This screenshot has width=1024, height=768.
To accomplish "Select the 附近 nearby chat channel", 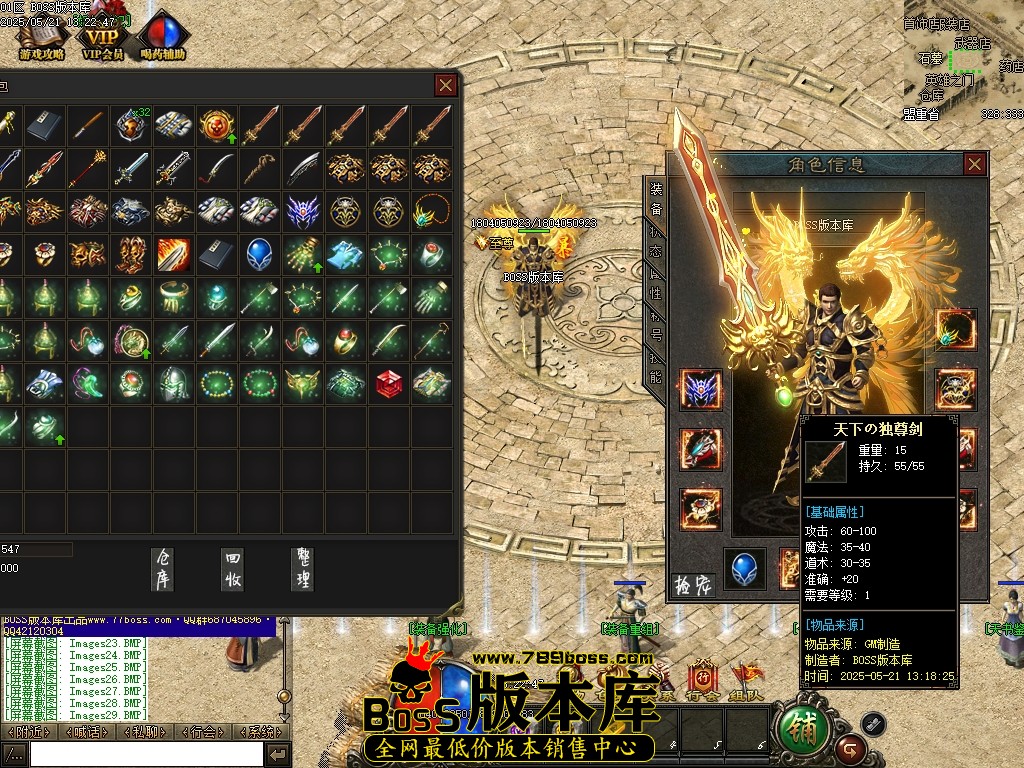I will (28, 732).
